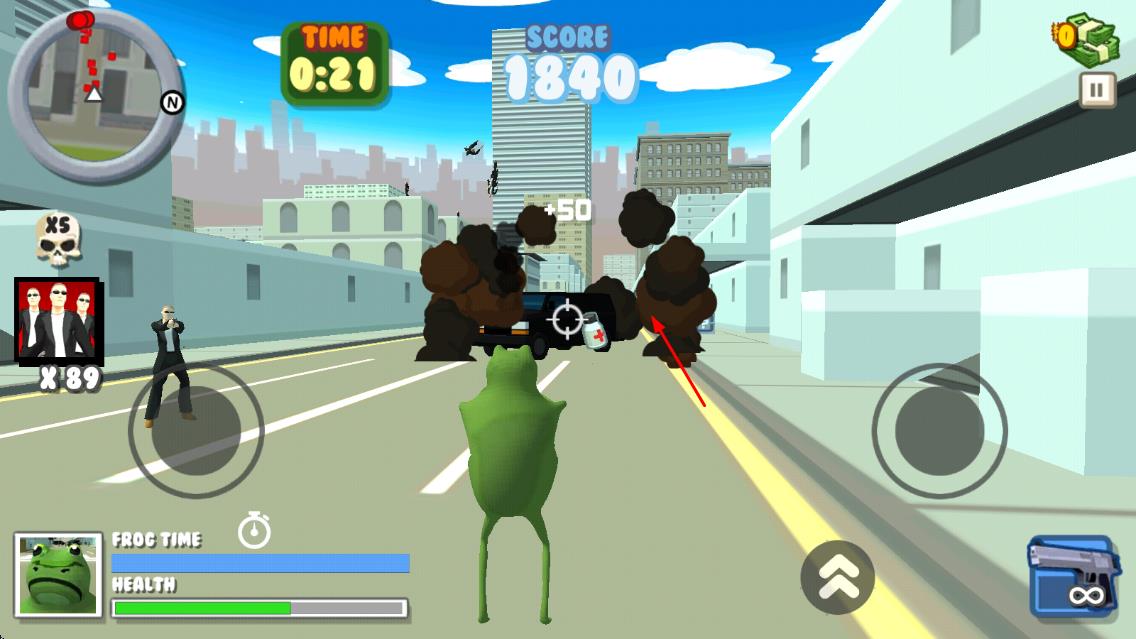1136x639 pixels.
Task: Tap the right aim joystick
Action: click(x=939, y=431)
